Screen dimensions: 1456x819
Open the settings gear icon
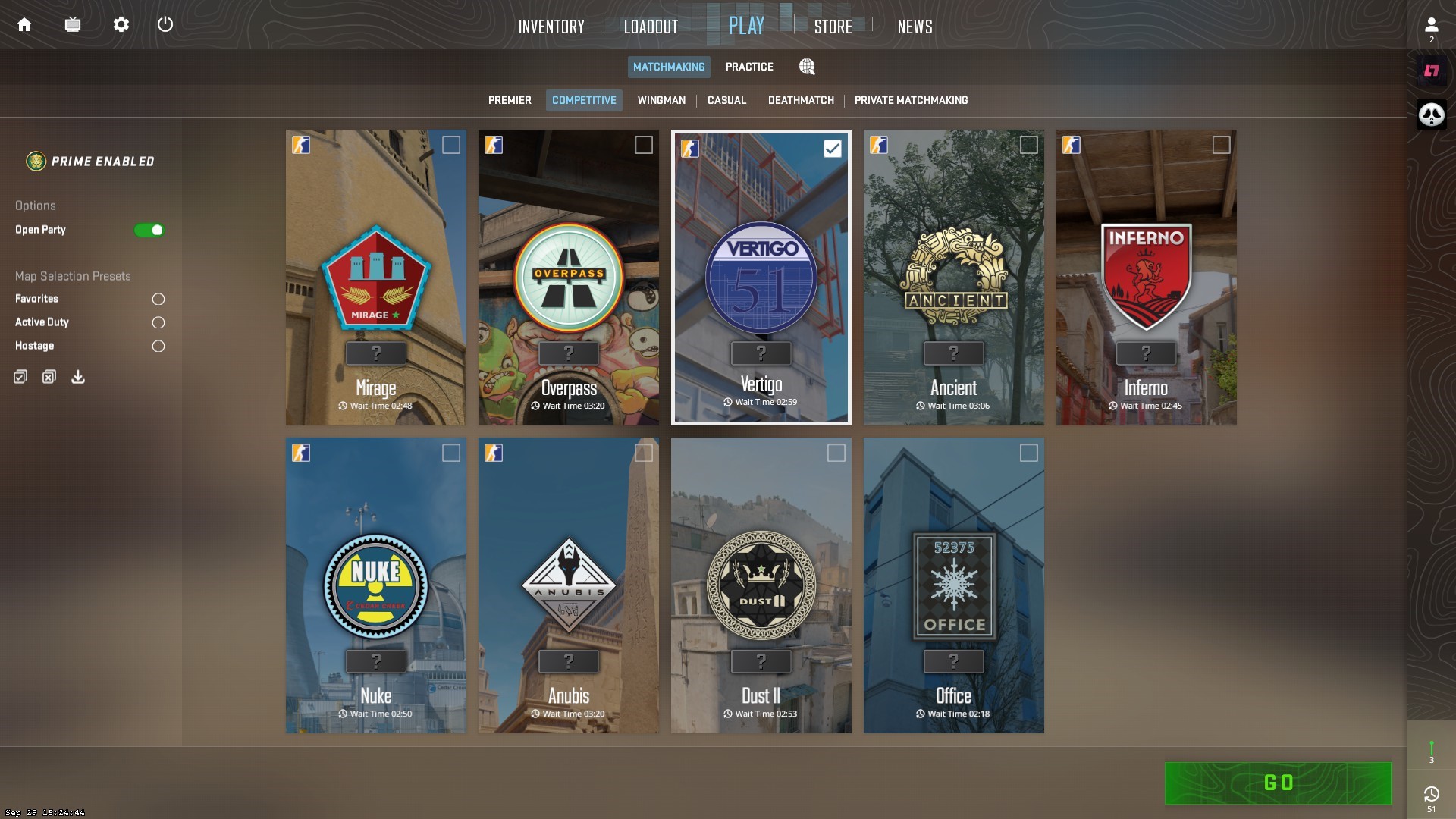click(x=121, y=24)
